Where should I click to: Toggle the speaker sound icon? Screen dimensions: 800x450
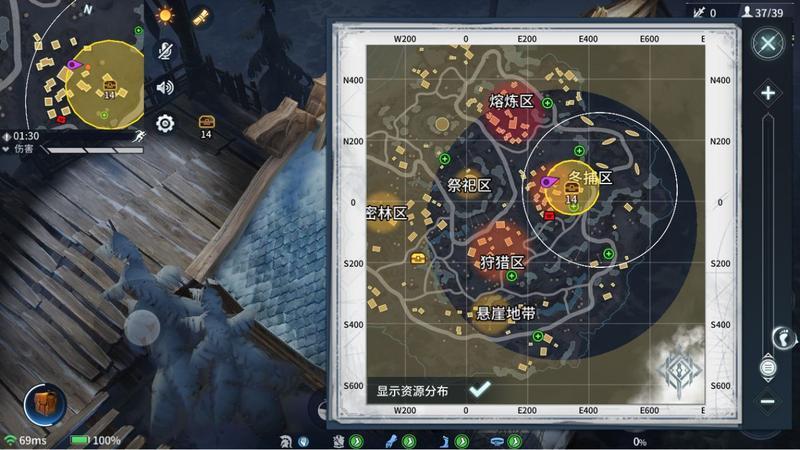pyautogui.click(x=165, y=87)
